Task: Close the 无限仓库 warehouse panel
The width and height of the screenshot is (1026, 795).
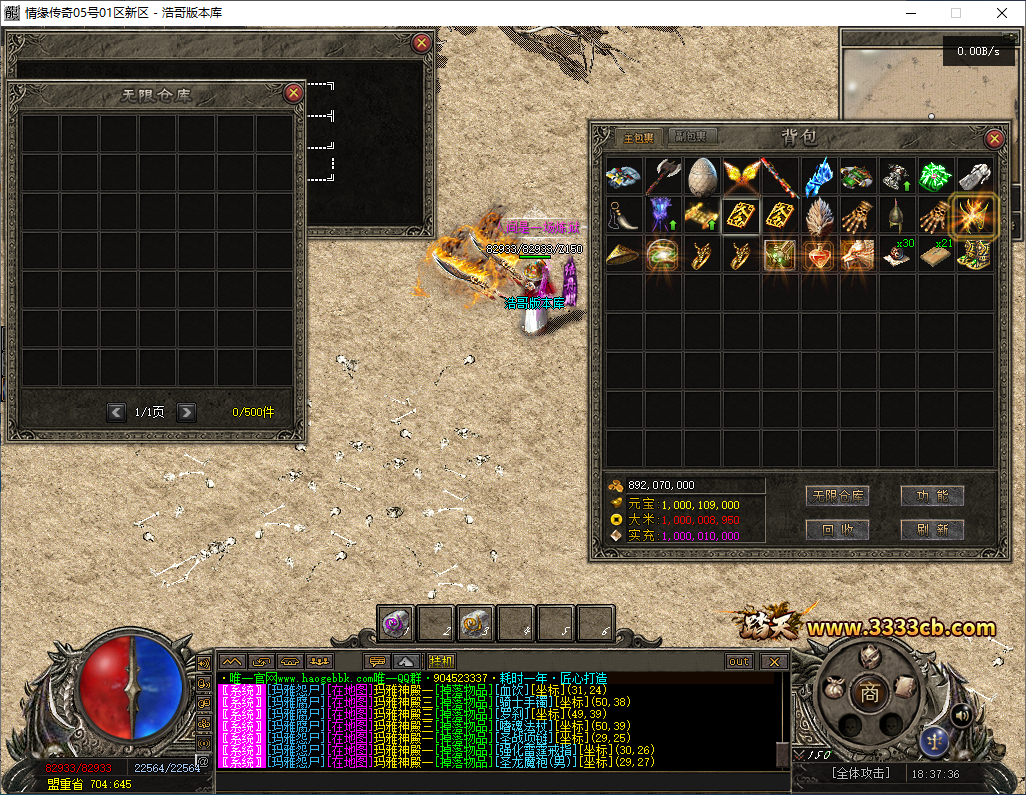Action: tap(294, 93)
